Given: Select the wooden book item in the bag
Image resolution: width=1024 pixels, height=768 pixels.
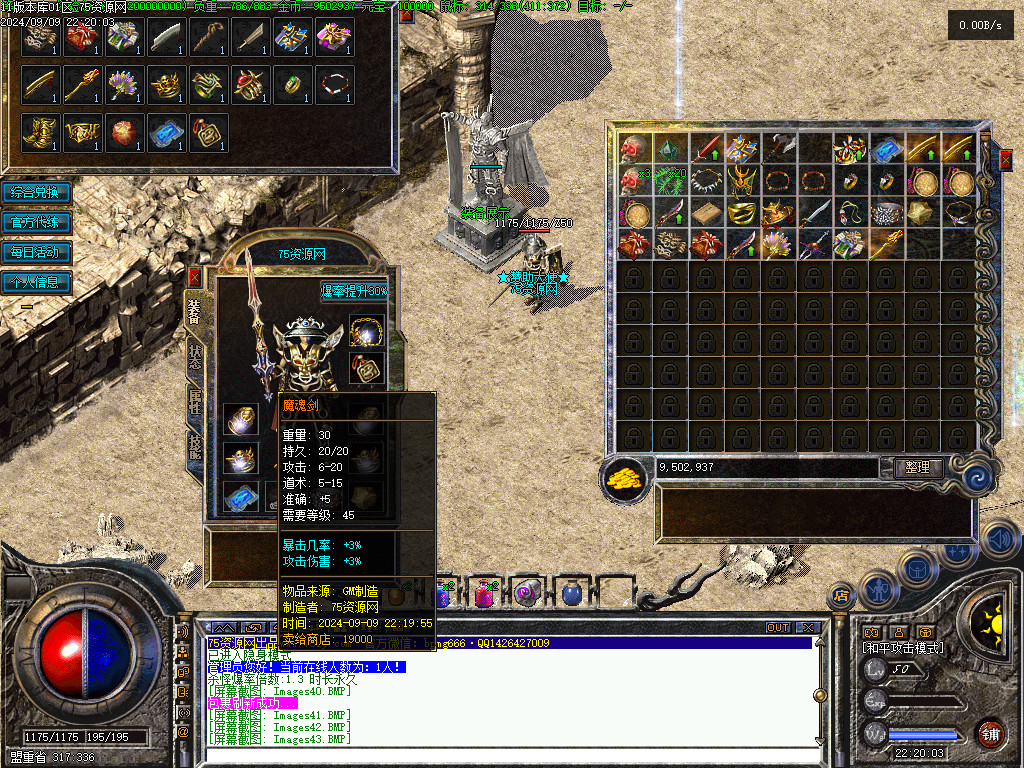Looking at the screenshot, I should pos(705,214).
